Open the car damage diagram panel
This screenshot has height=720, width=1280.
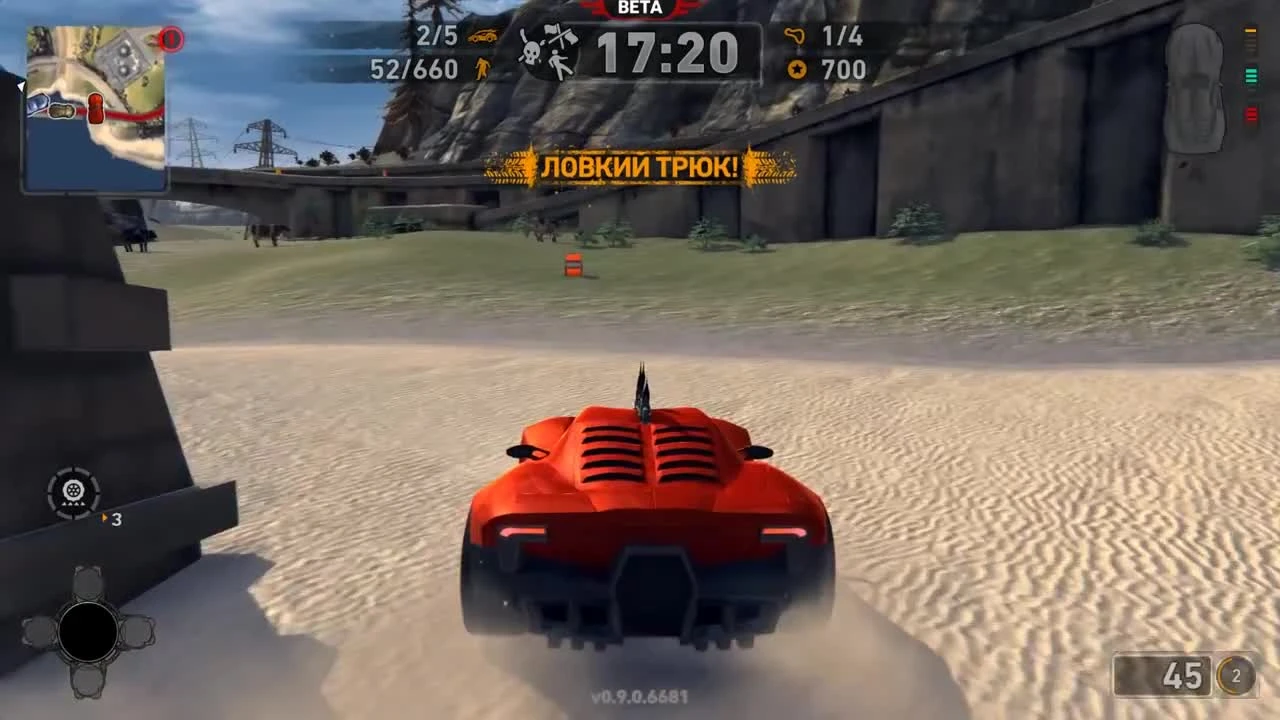click(x=1196, y=85)
